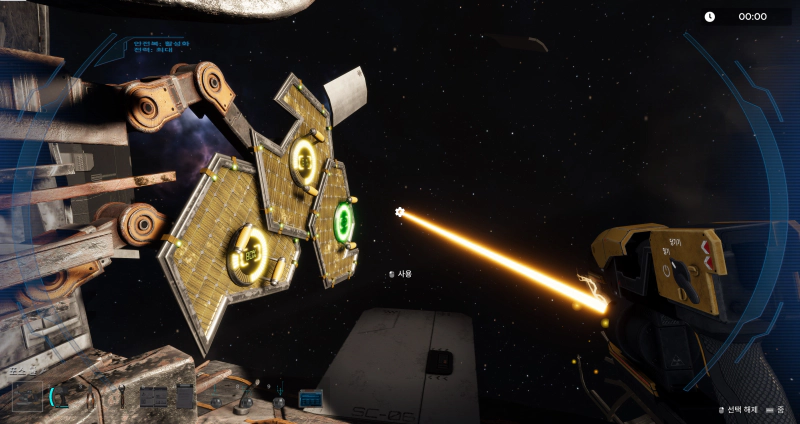This screenshot has height=424, width=800.
Task: Open the double-panel data pad icon
Action: [154, 397]
